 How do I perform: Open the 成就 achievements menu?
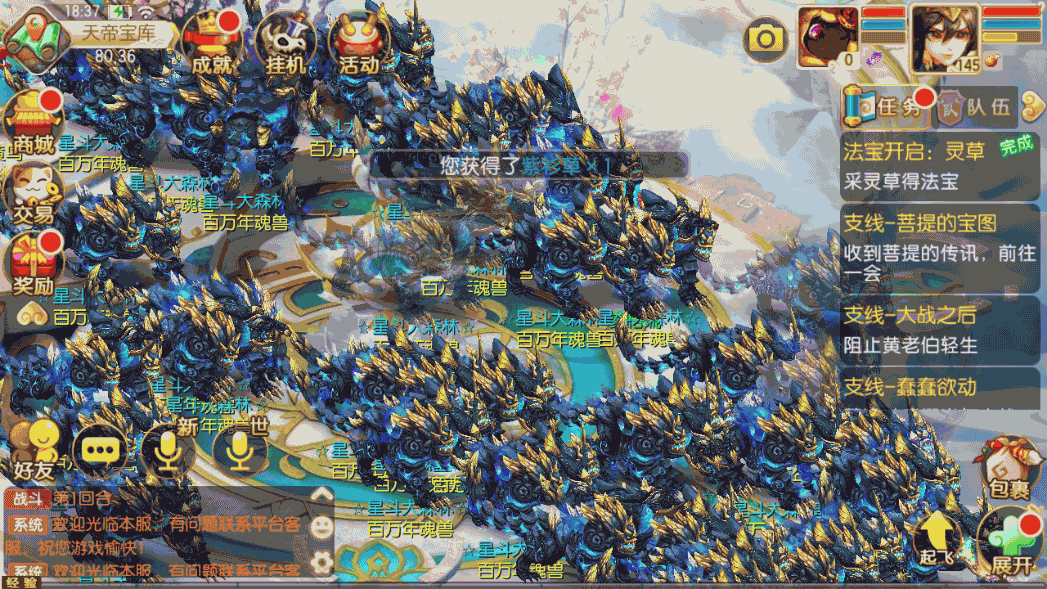click(x=214, y=43)
